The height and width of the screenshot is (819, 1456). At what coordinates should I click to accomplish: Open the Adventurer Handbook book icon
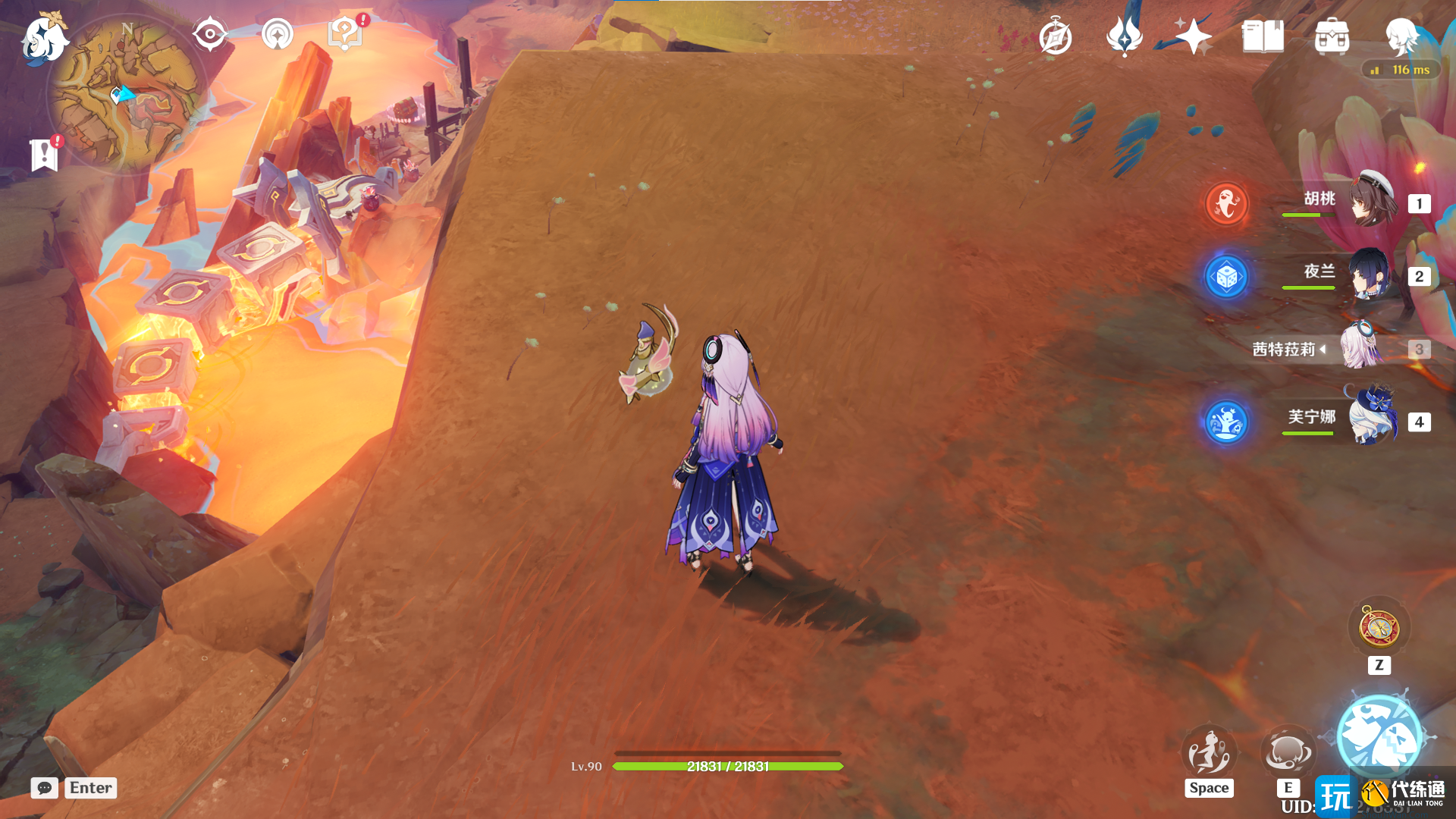click(x=1263, y=36)
